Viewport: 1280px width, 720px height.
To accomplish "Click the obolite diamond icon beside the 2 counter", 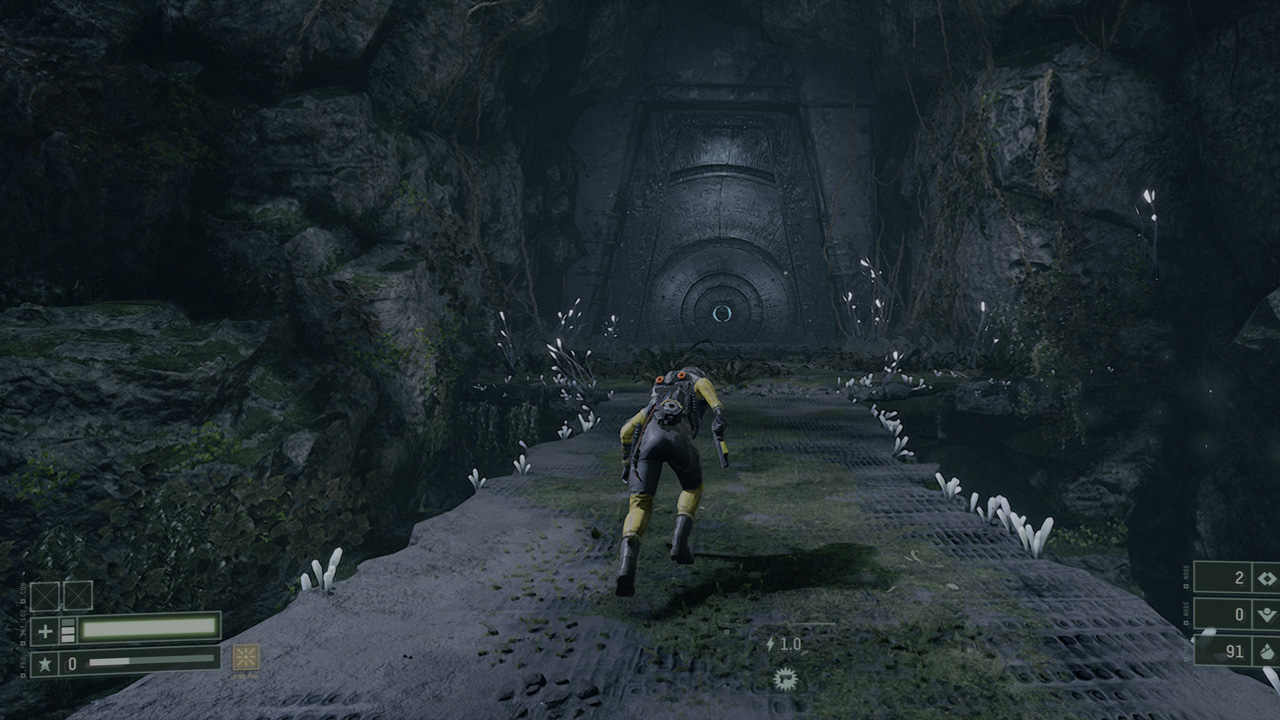I will [1267, 578].
